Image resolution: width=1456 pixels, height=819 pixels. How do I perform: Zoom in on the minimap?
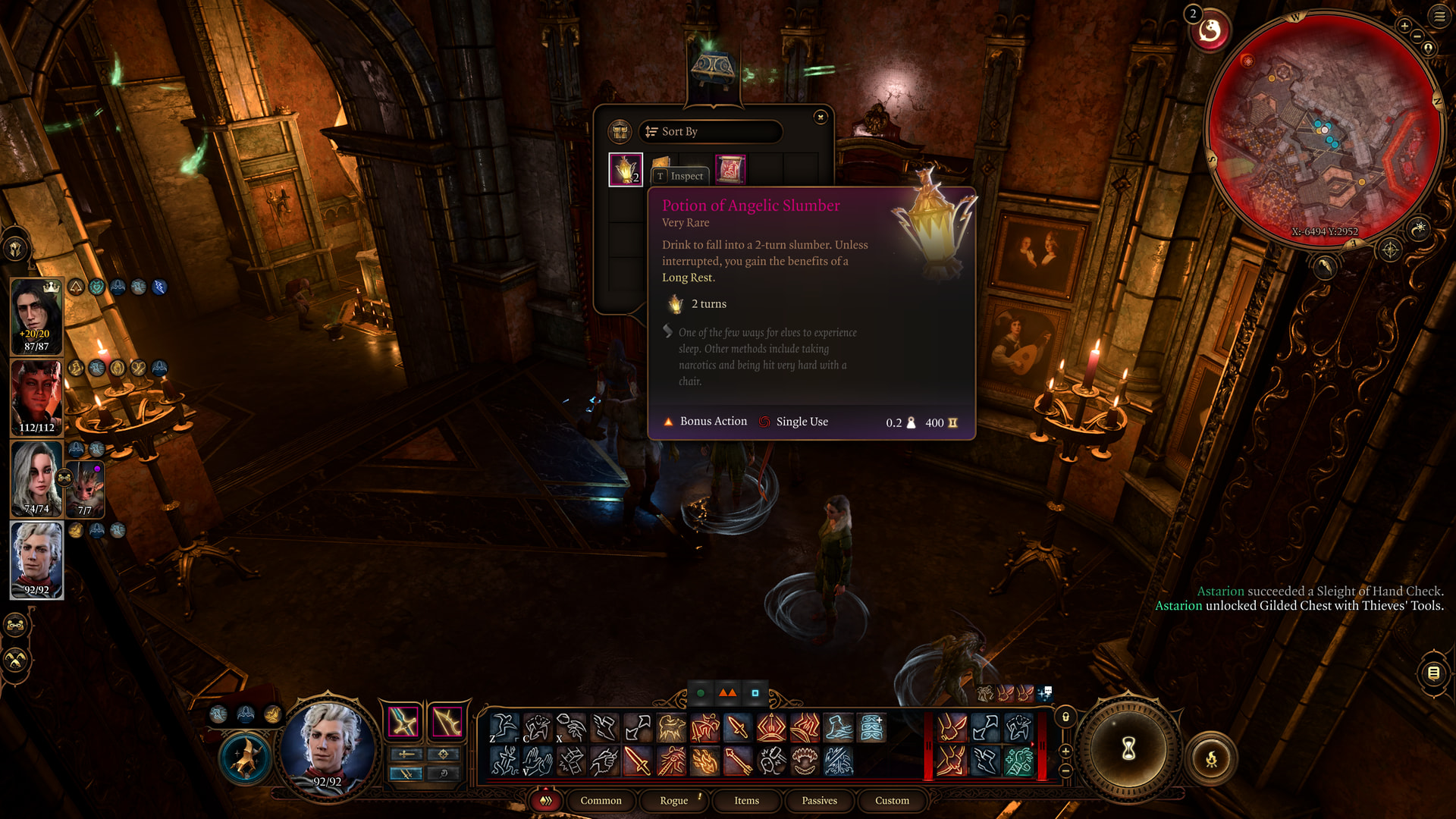point(1404,26)
